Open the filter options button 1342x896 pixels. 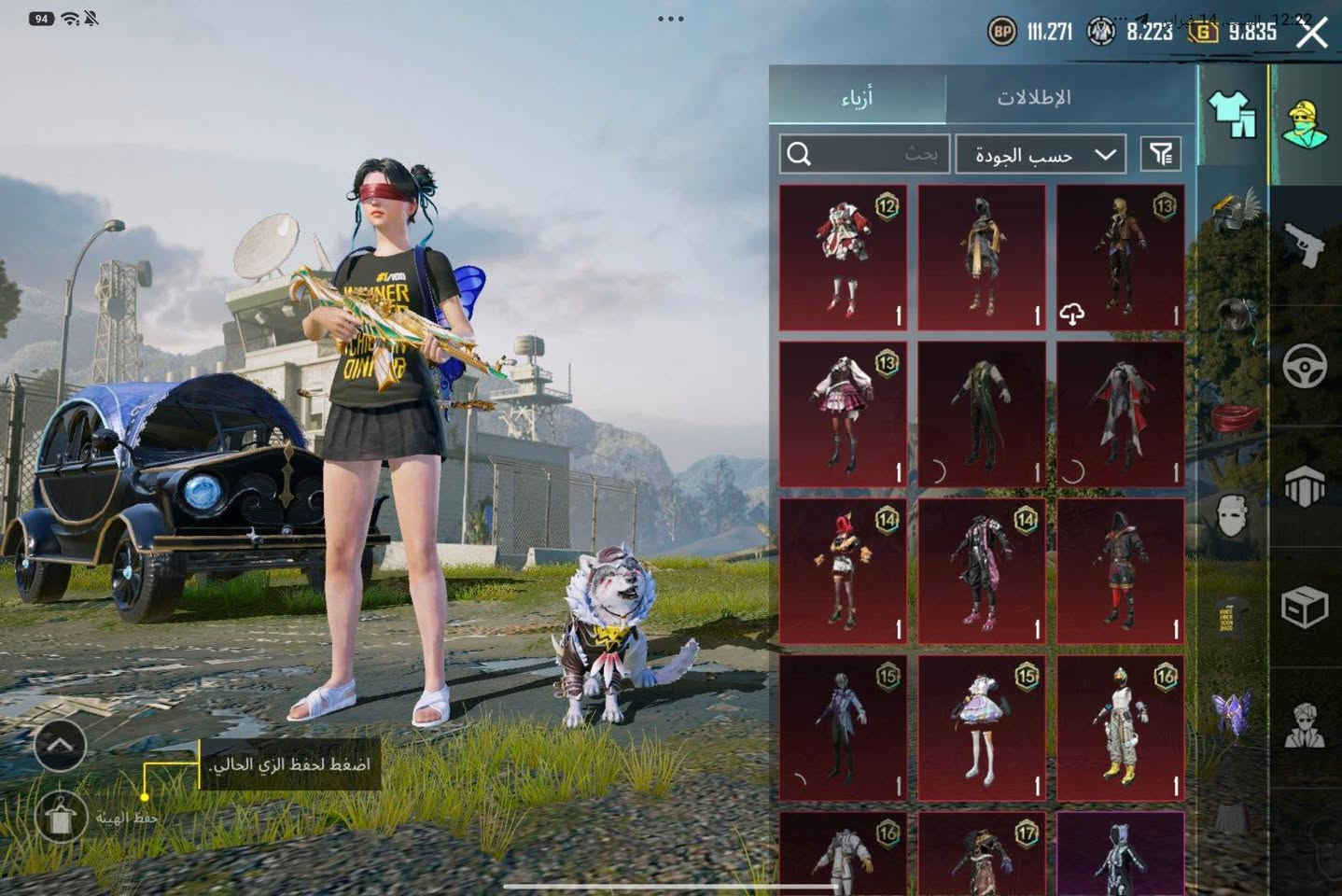click(1161, 154)
